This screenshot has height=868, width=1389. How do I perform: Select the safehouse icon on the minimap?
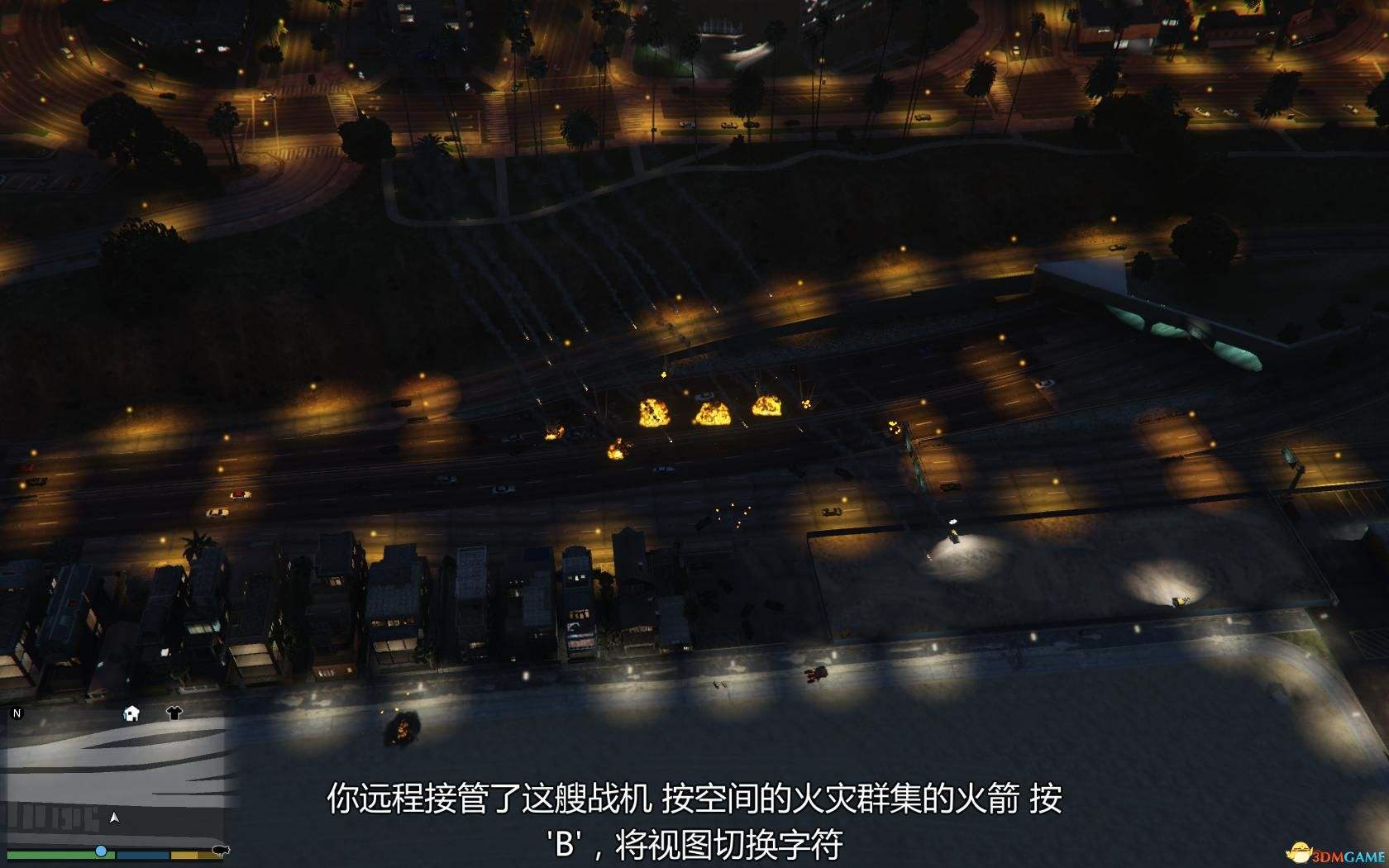131,713
